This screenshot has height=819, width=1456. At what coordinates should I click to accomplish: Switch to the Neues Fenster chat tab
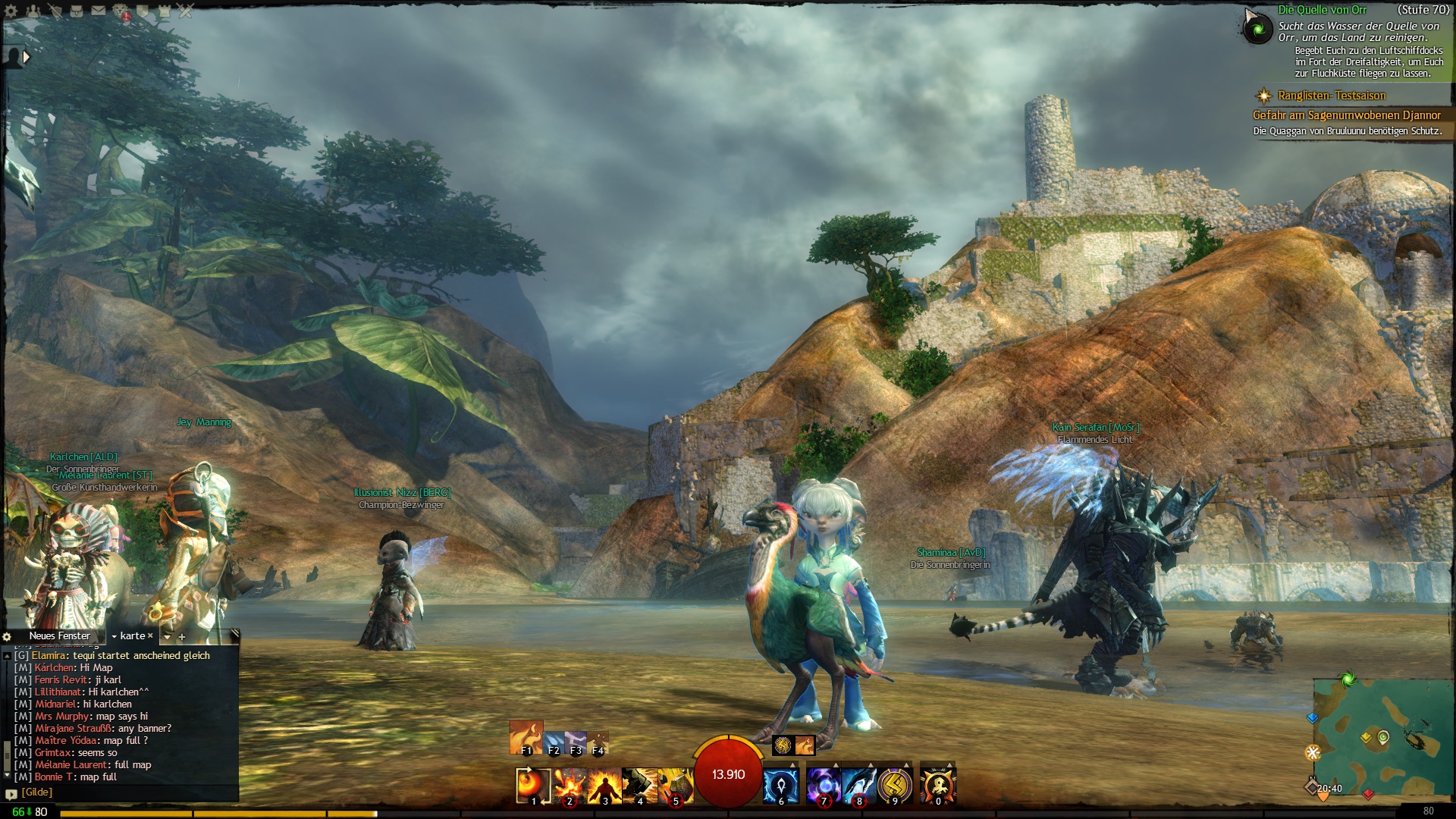(59, 636)
